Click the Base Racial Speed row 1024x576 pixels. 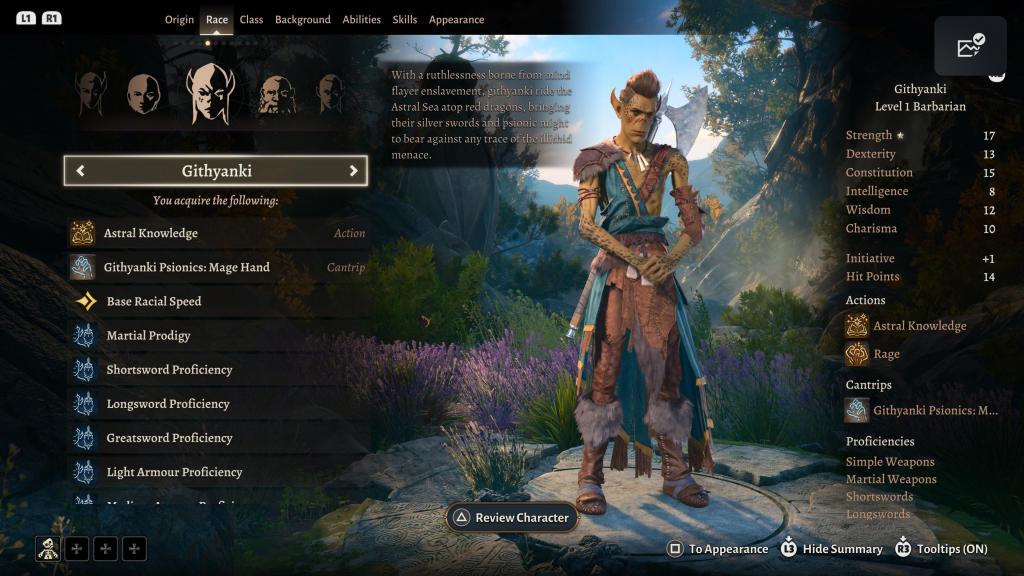click(216, 301)
